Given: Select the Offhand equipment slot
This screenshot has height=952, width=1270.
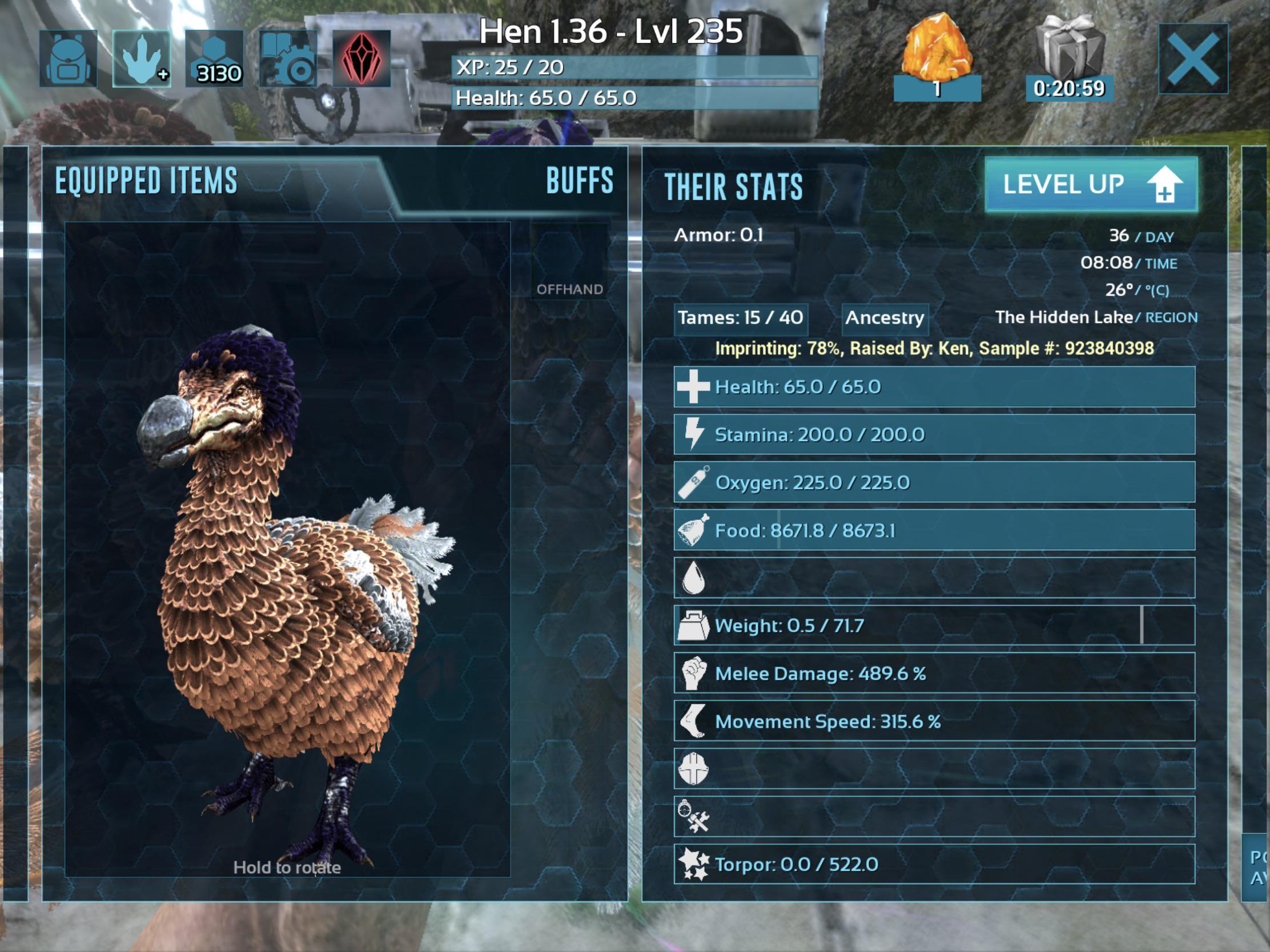Looking at the screenshot, I should click(569, 276).
